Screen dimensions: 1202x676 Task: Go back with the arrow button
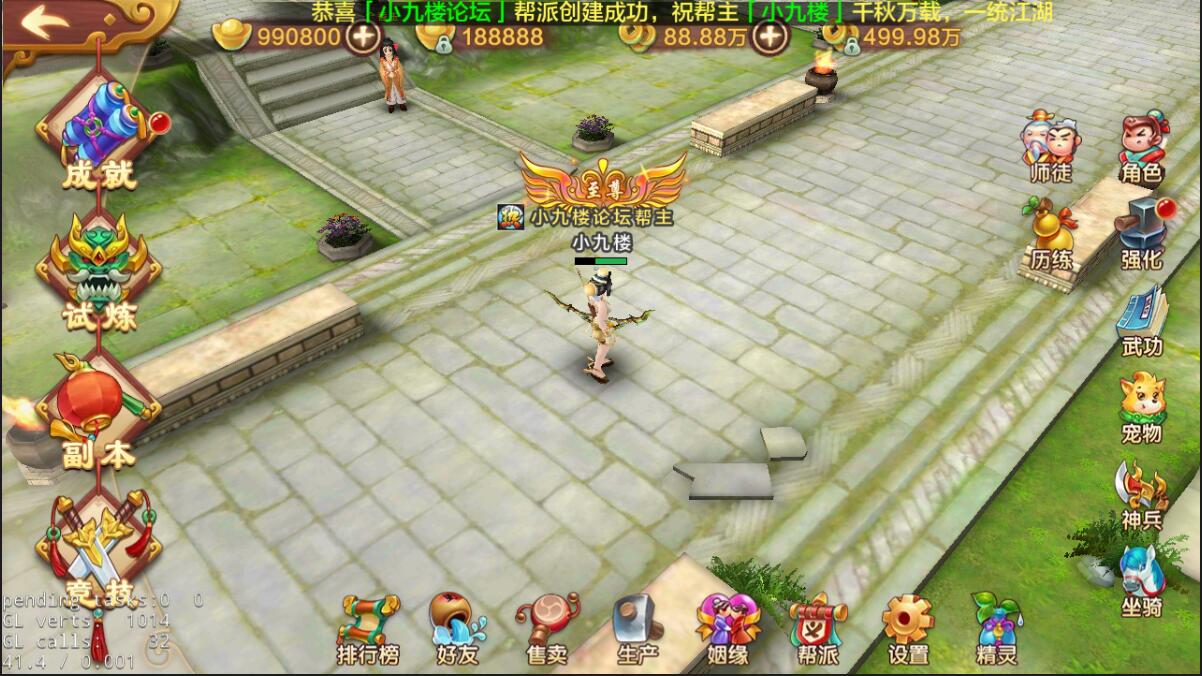pyautogui.click(x=44, y=22)
